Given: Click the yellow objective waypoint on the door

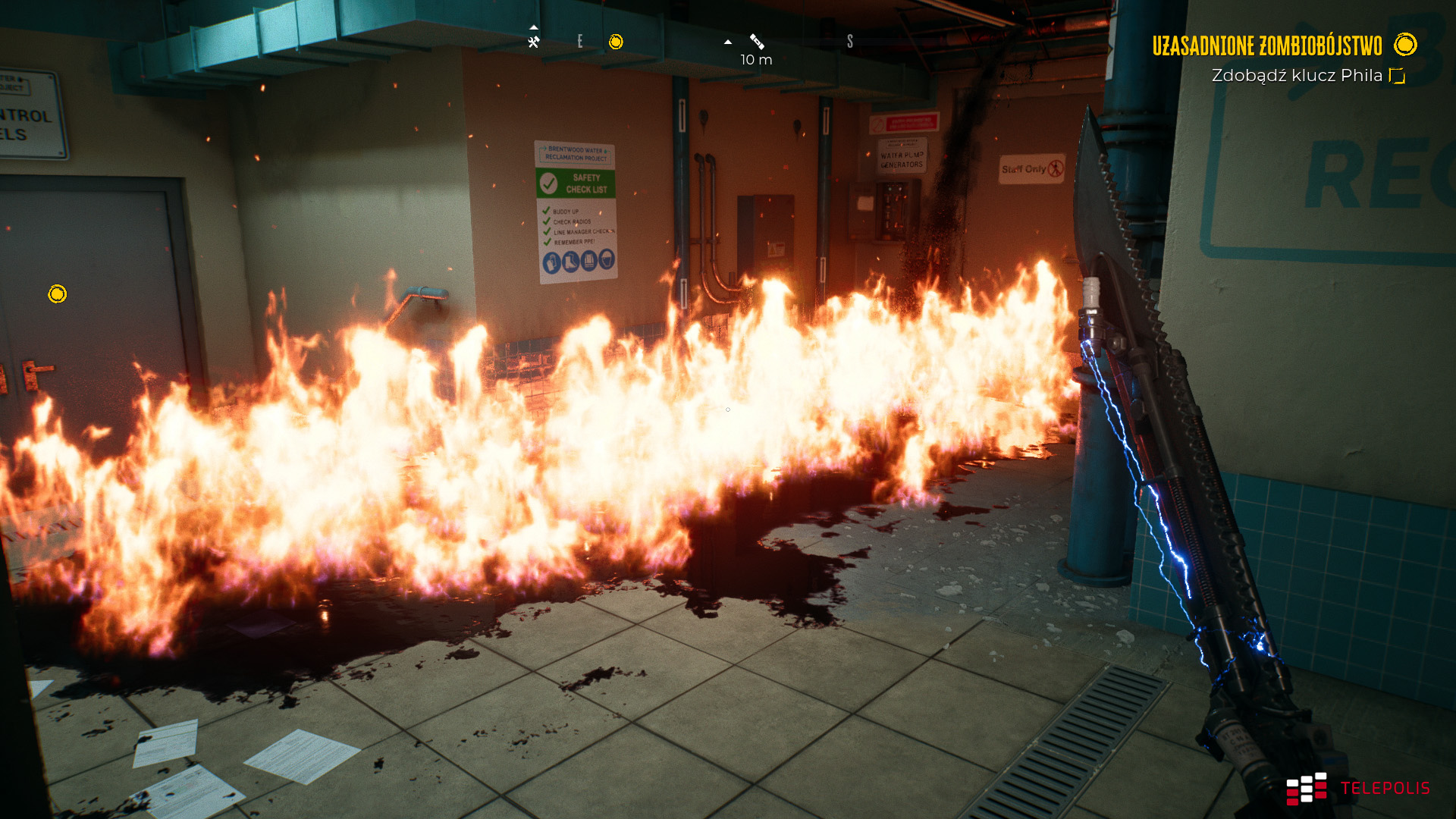Looking at the screenshot, I should click(58, 293).
